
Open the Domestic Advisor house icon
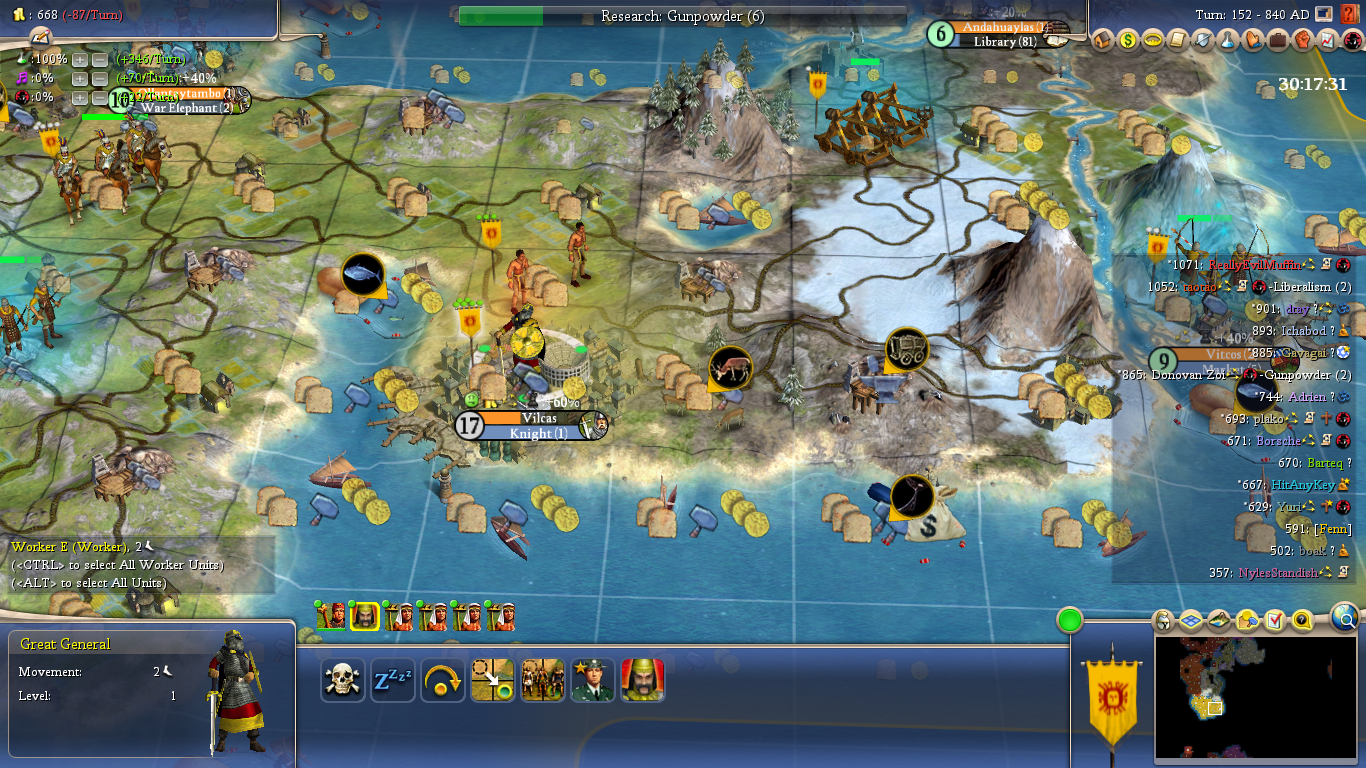point(1103,41)
